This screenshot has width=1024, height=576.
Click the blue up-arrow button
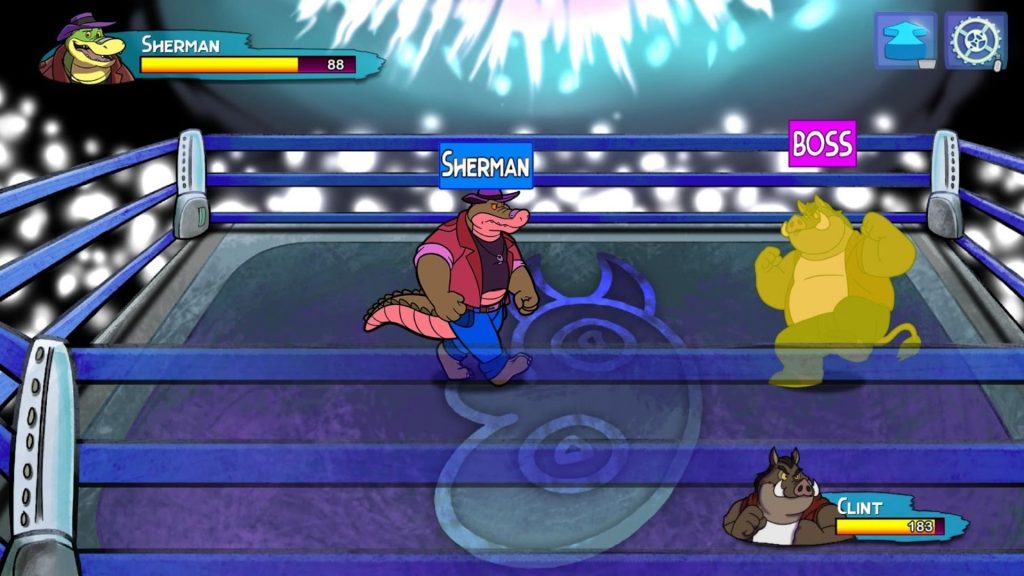[x=906, y=41]
